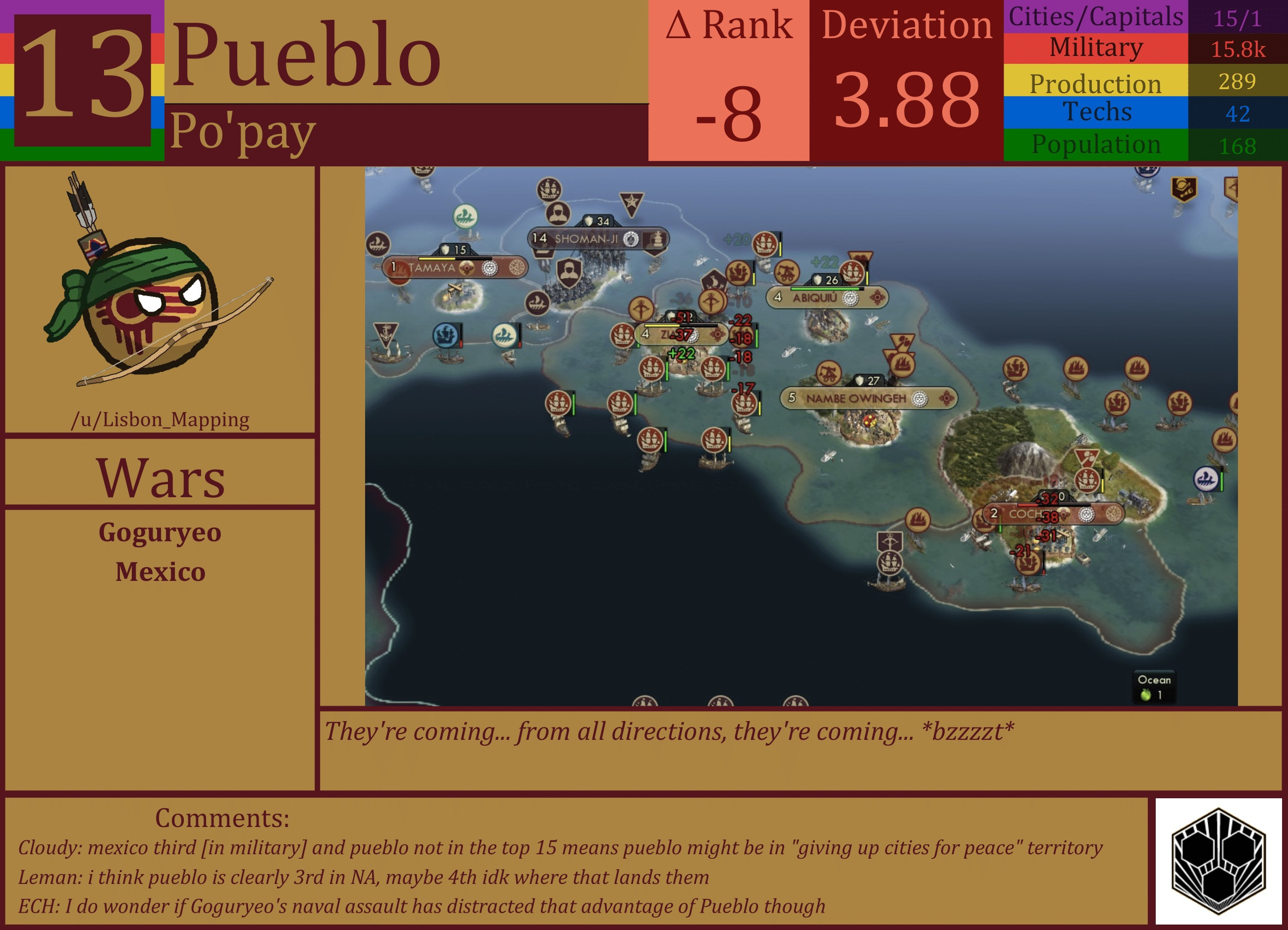
Task: Click the /u/Lisbon_Mapping username link
Action: pos(161,420)
